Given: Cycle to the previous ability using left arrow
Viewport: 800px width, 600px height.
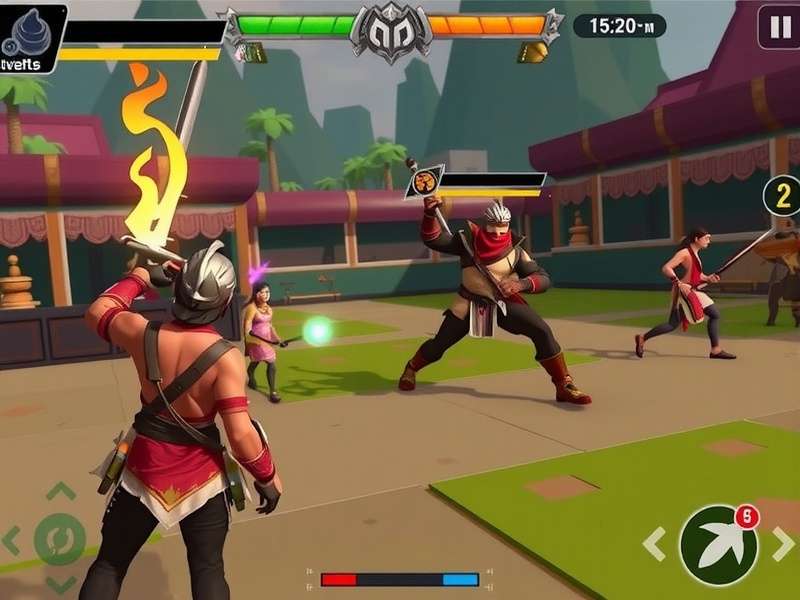Looking at the screenshot, I should 655,545.
